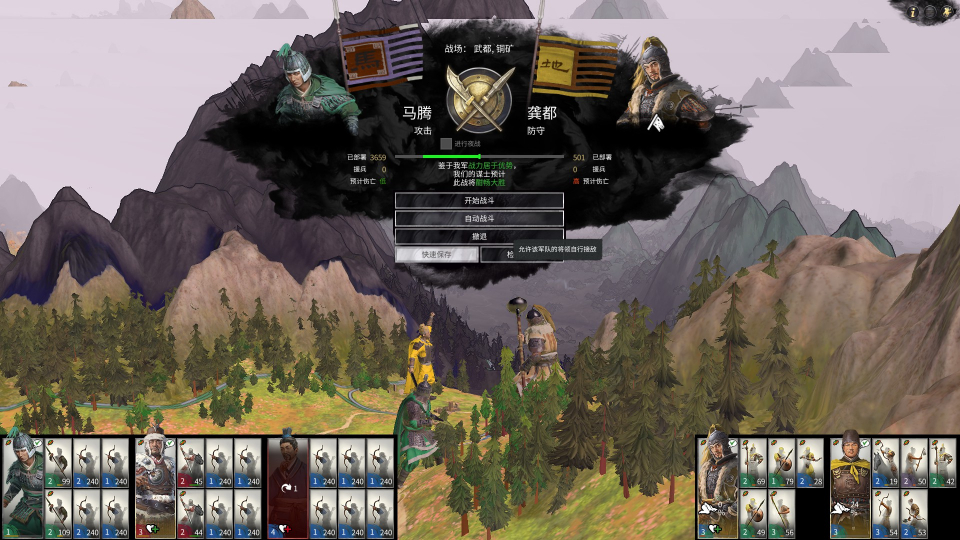Screen dimensions: 960x540
Task: Toggle the 进行夜战 night battle checkbox
Action: pos(446,144)
